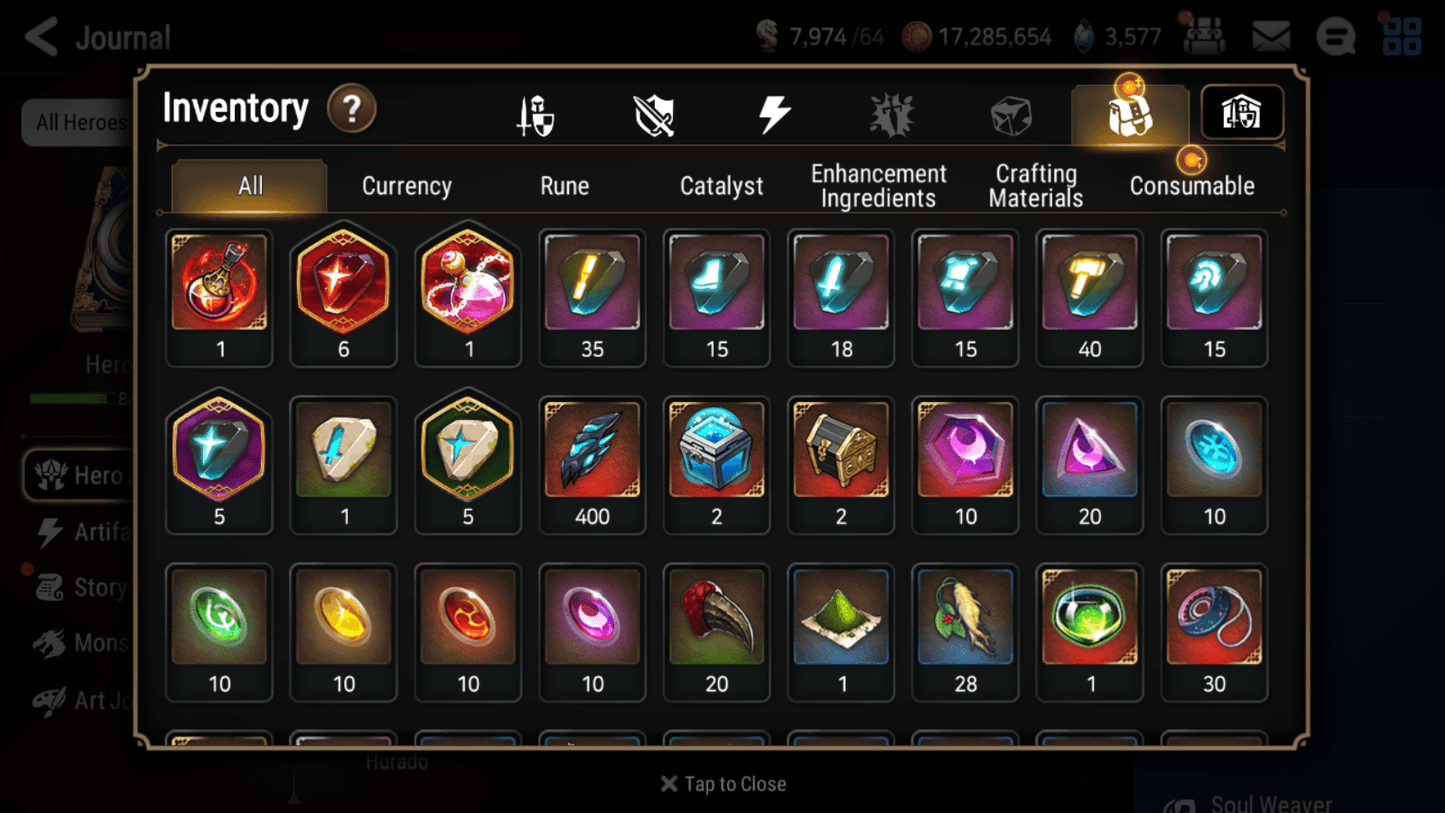Click the question mark help icon beside Inventory
1445x813 pixels.
[x=352, y=110]
